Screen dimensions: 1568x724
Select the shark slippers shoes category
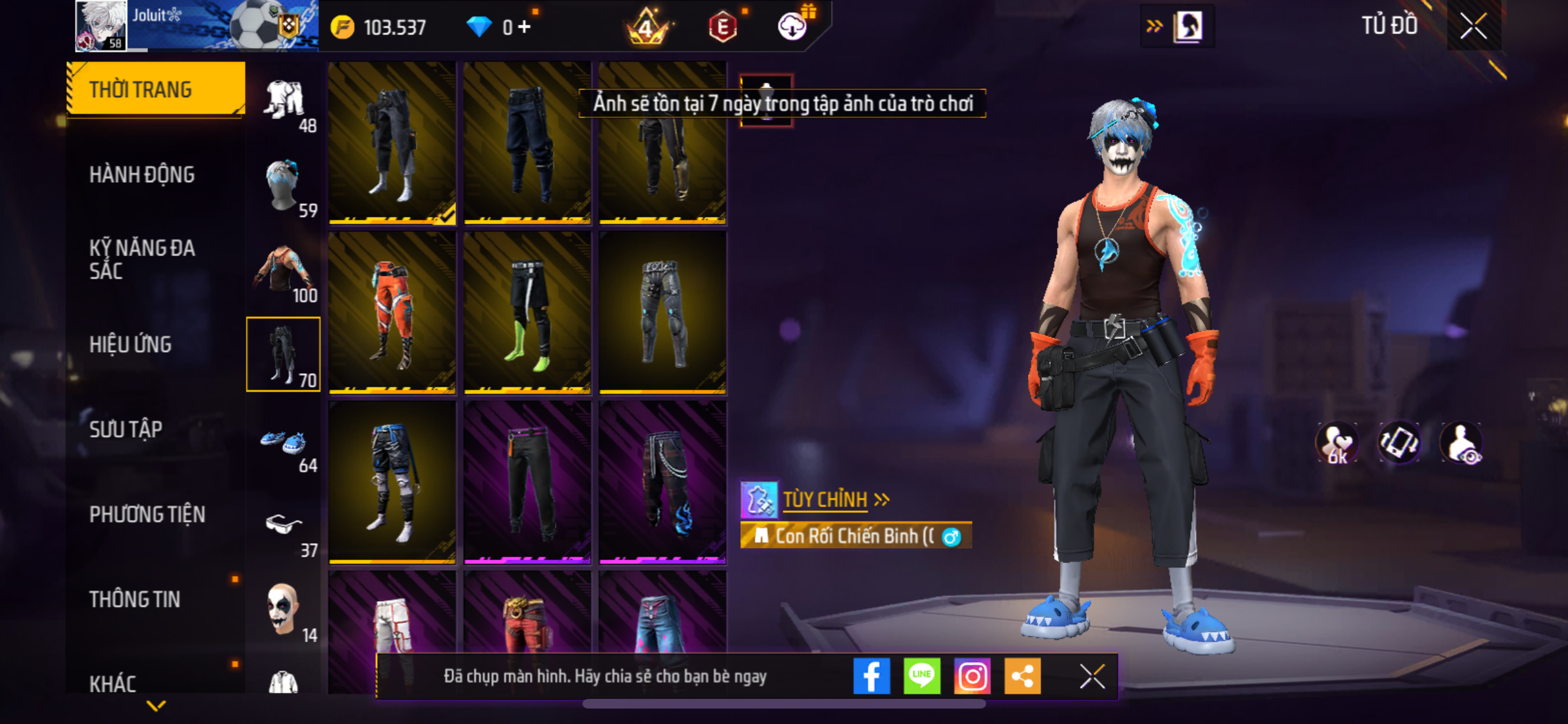(x=284, y=443)
